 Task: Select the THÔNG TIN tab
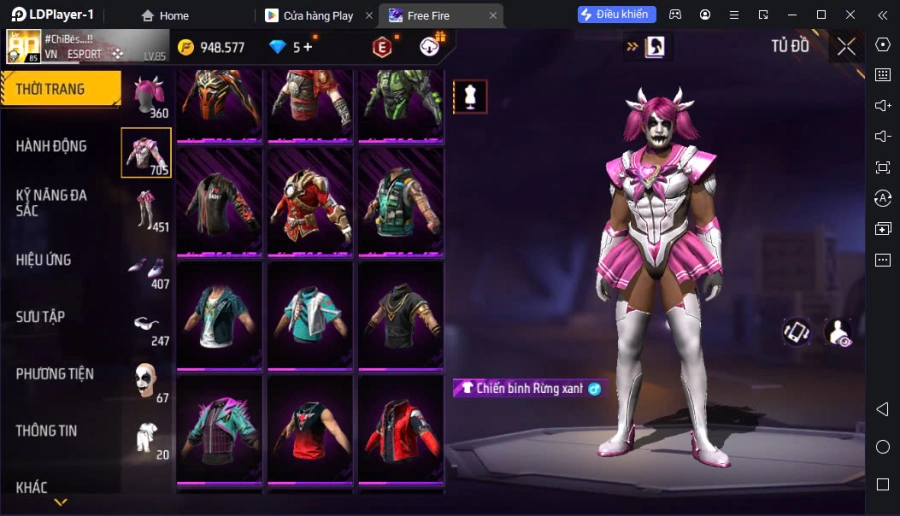click(x=47, y=431)
